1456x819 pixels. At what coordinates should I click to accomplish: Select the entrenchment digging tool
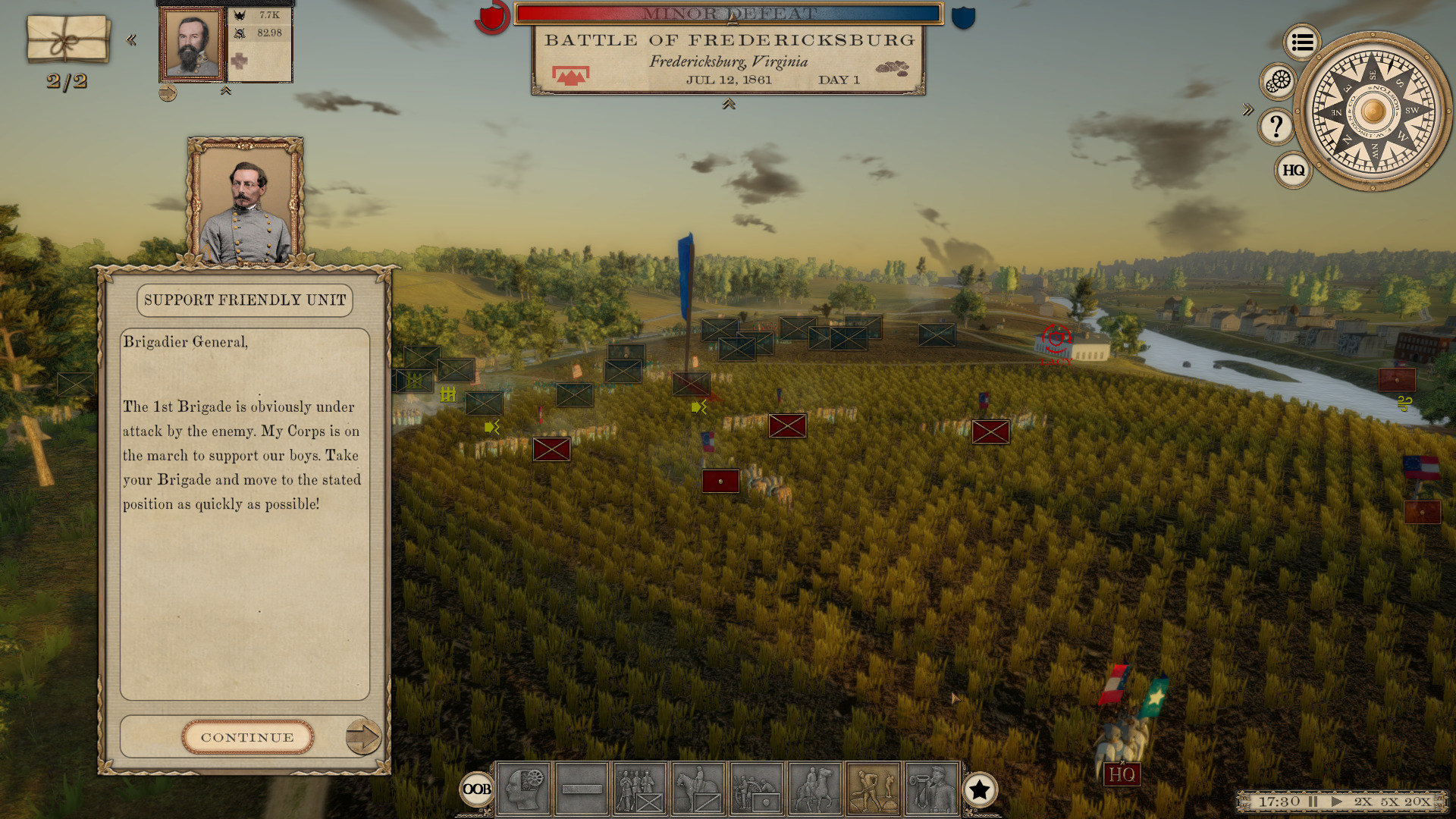coord(874,789)
